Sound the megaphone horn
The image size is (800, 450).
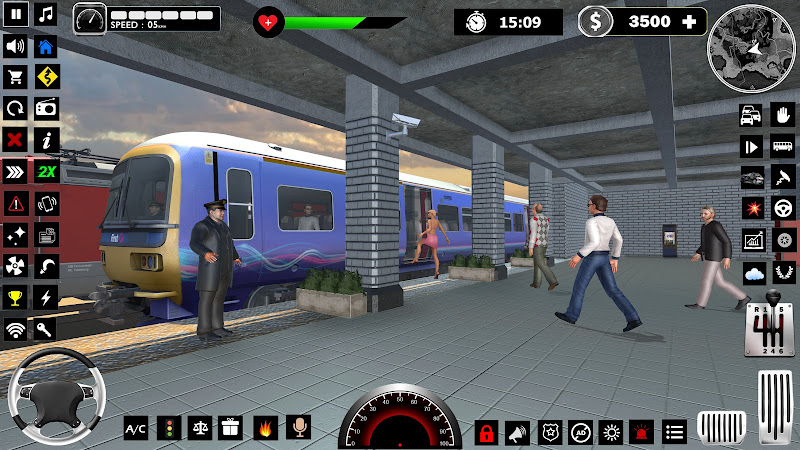pyautogui.click(x=517, y=432)
